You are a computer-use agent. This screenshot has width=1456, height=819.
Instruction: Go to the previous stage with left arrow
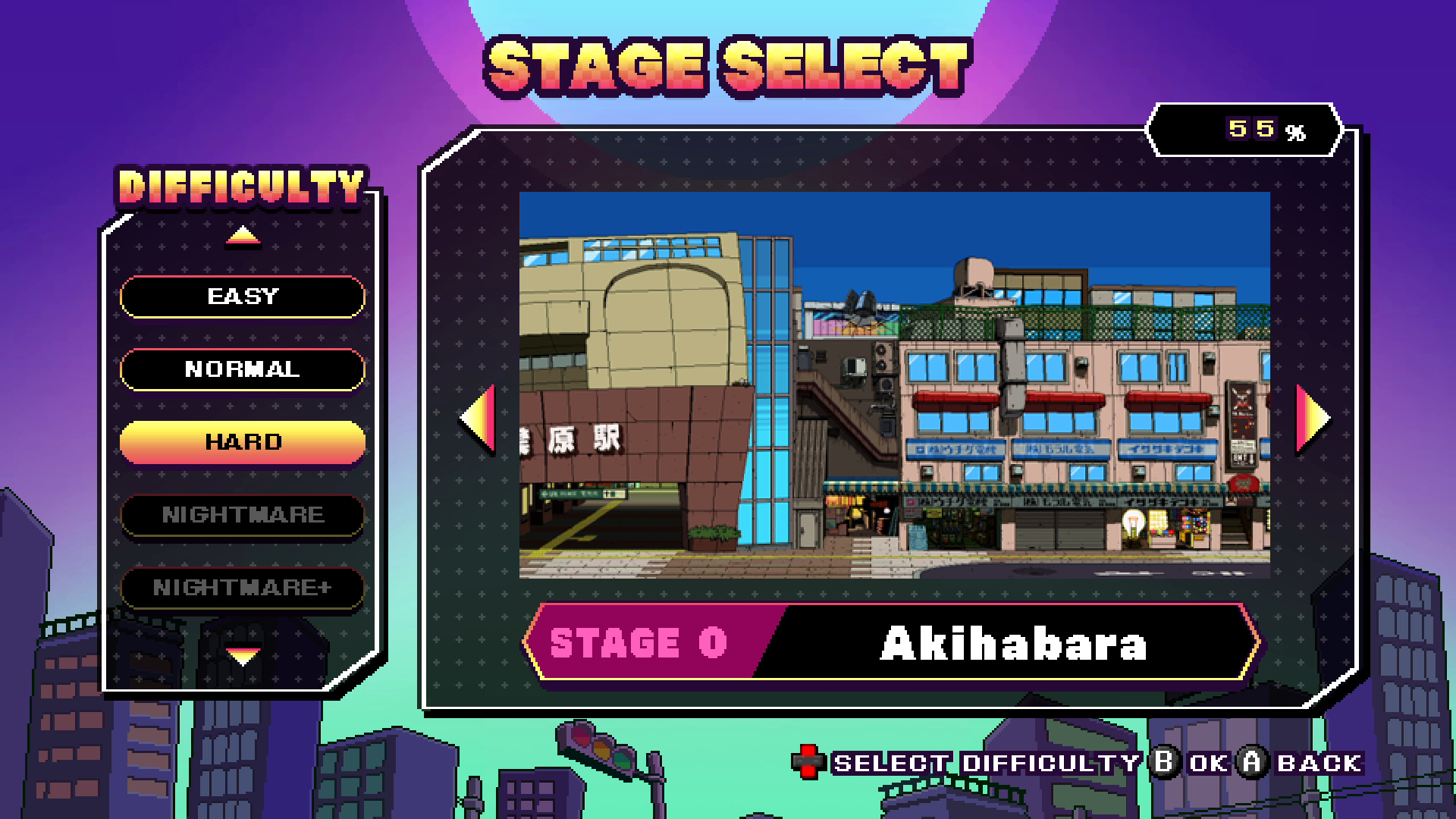(479, 418)
